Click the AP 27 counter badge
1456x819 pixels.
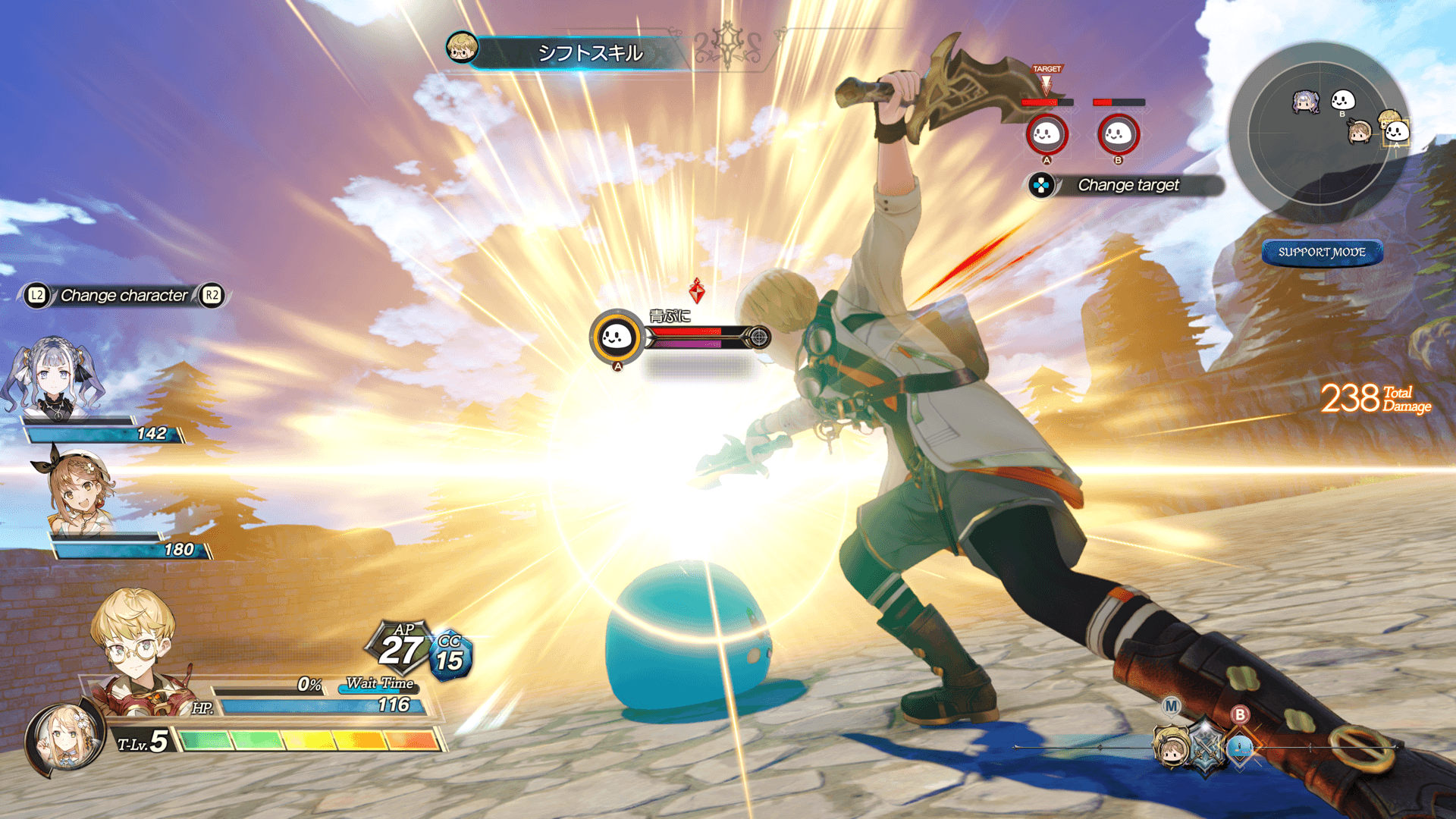point(400,646)
